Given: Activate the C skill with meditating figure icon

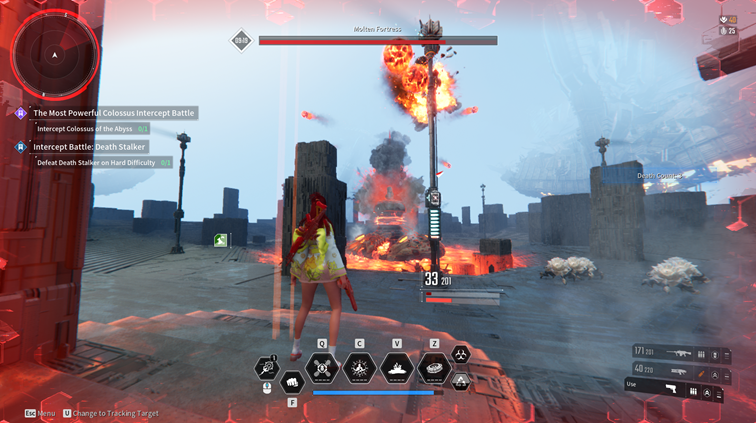Looking at the screenshot, I should (359, 369).
